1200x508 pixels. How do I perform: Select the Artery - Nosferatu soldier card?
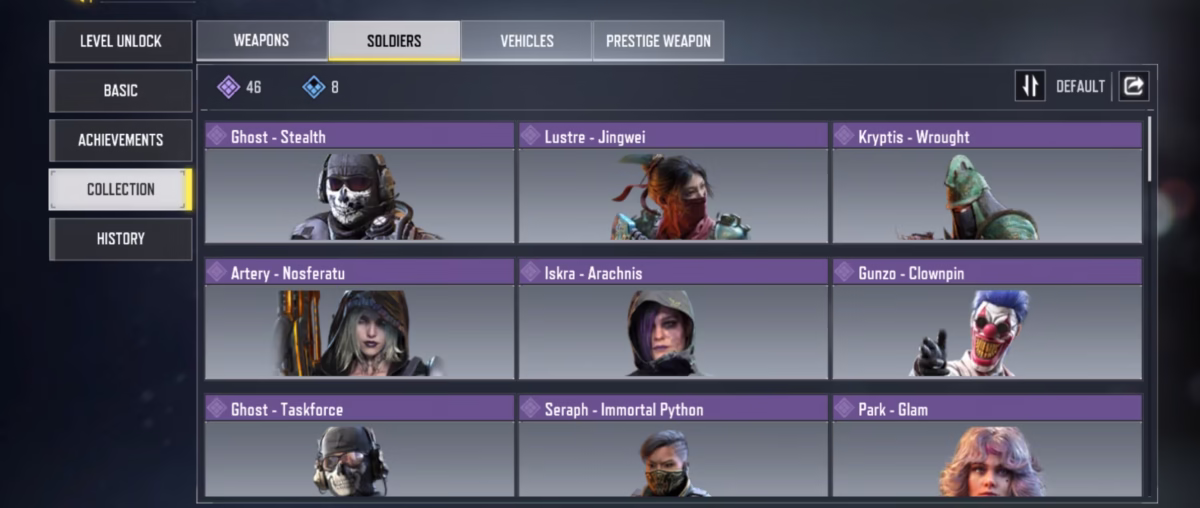(x=360, y=319)
